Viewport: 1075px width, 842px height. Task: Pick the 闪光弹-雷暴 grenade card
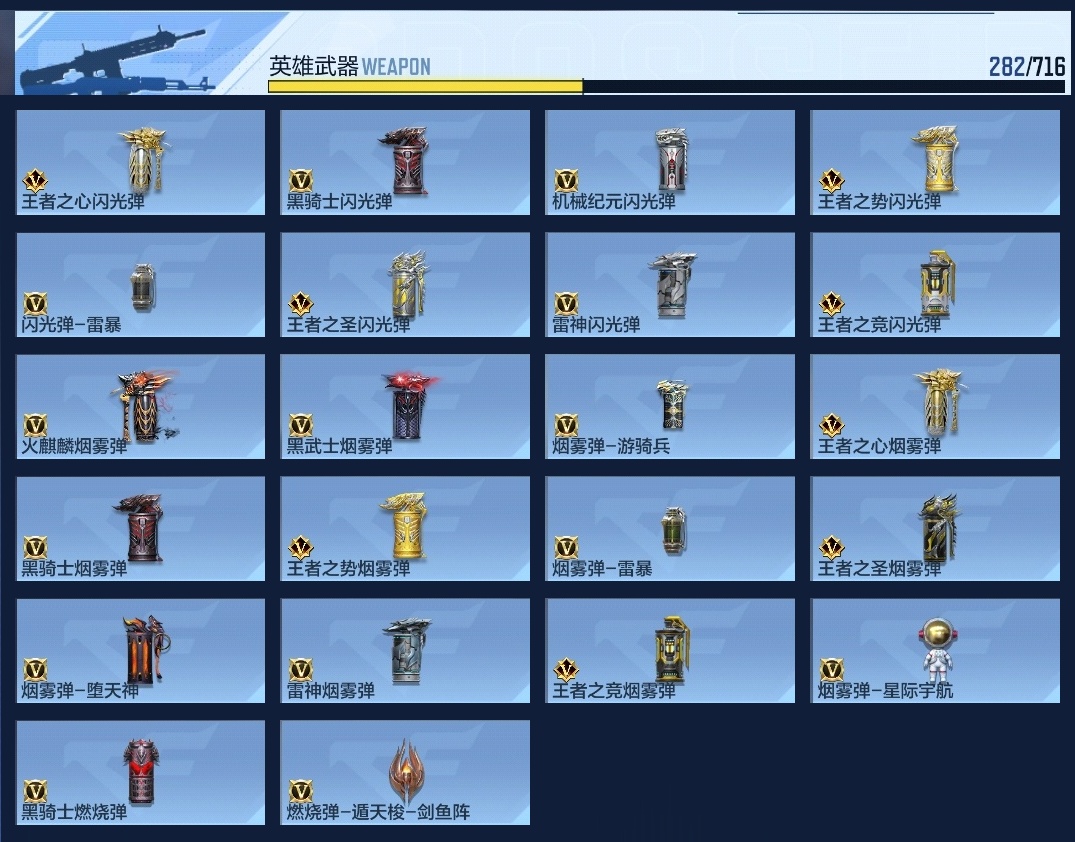(141, 285)
